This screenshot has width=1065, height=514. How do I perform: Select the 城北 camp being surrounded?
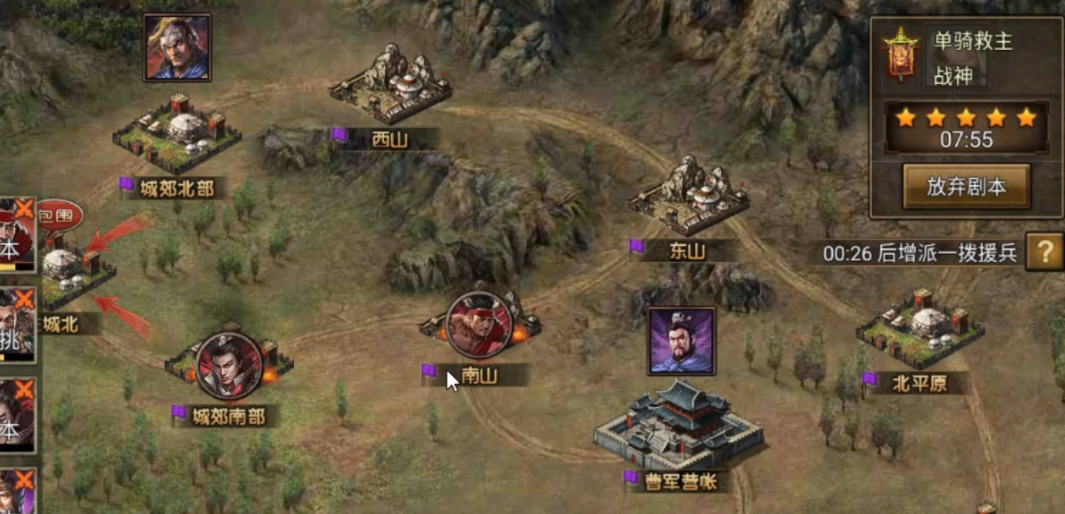pos(68,274)
